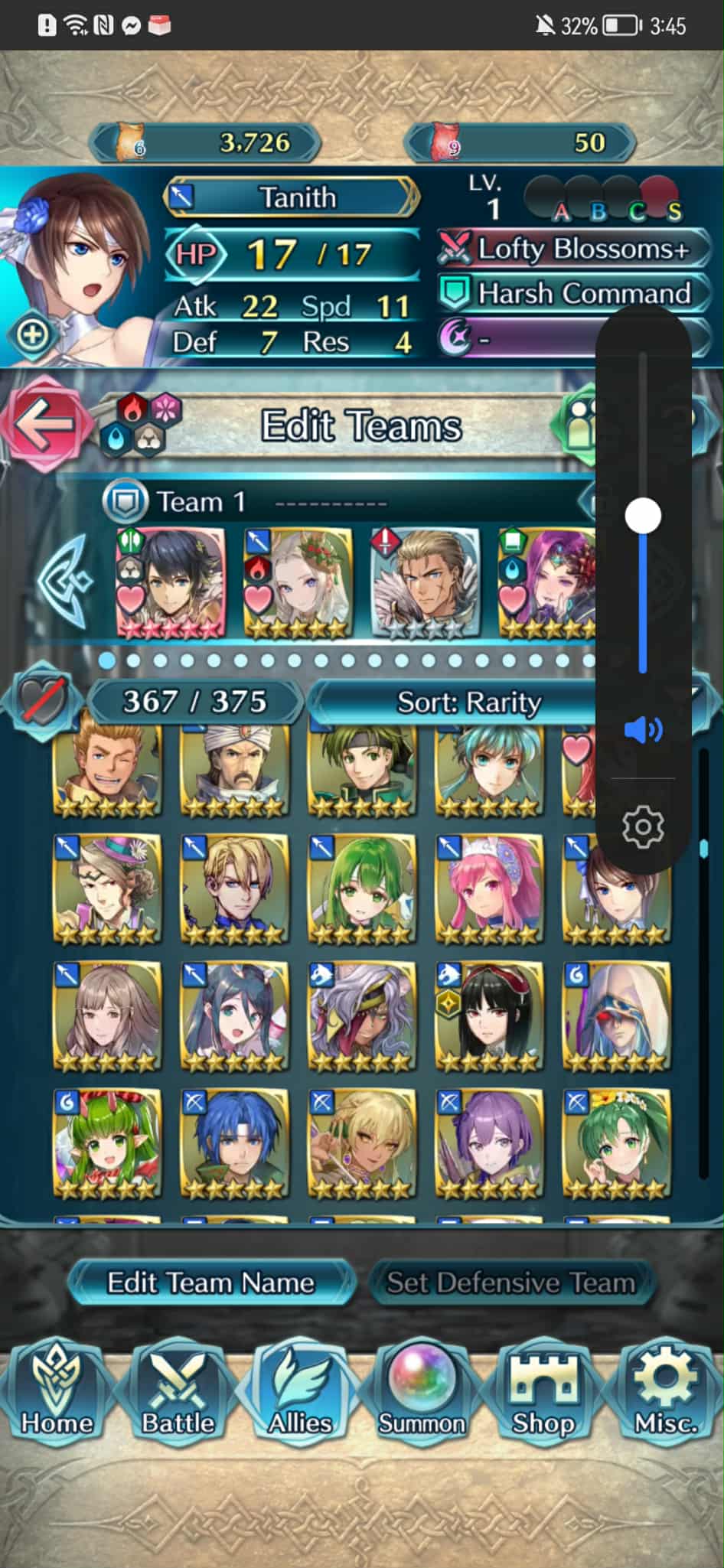The image size is (724, 1568).
Task: Choose the pink-haired maid hero from roster
Action: pos(488,889)
